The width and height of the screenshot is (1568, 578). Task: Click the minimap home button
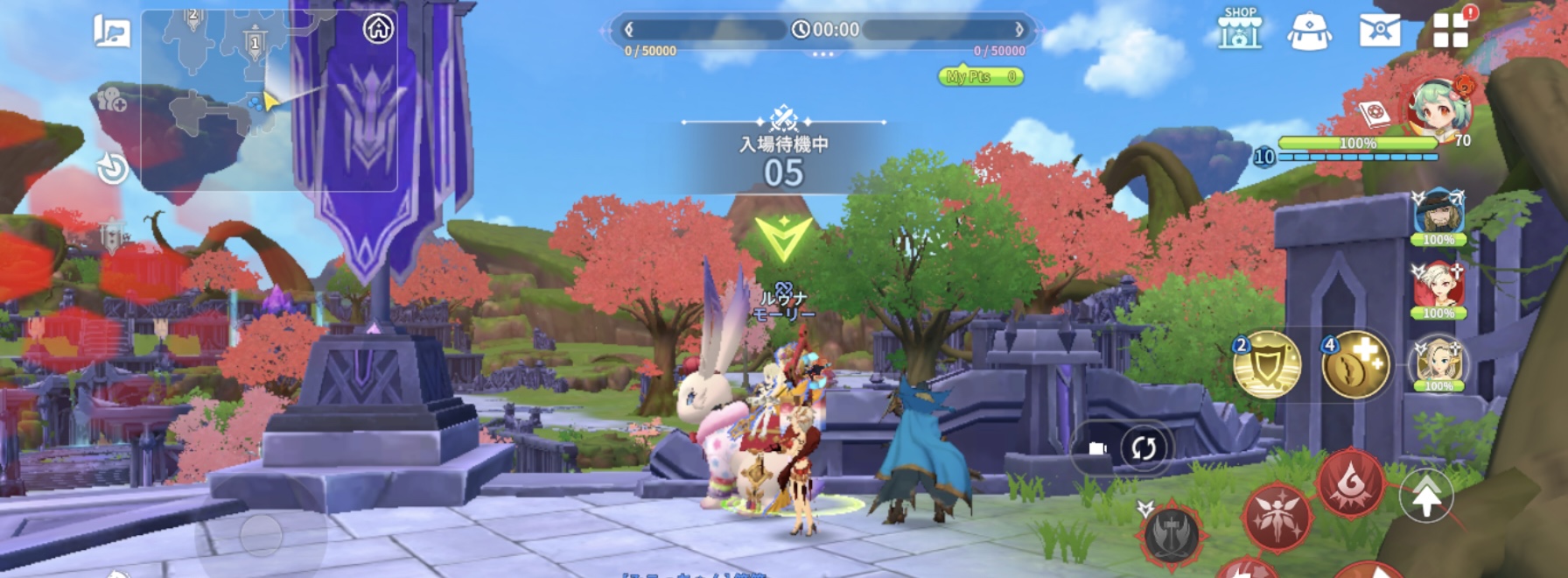point(378,29)
